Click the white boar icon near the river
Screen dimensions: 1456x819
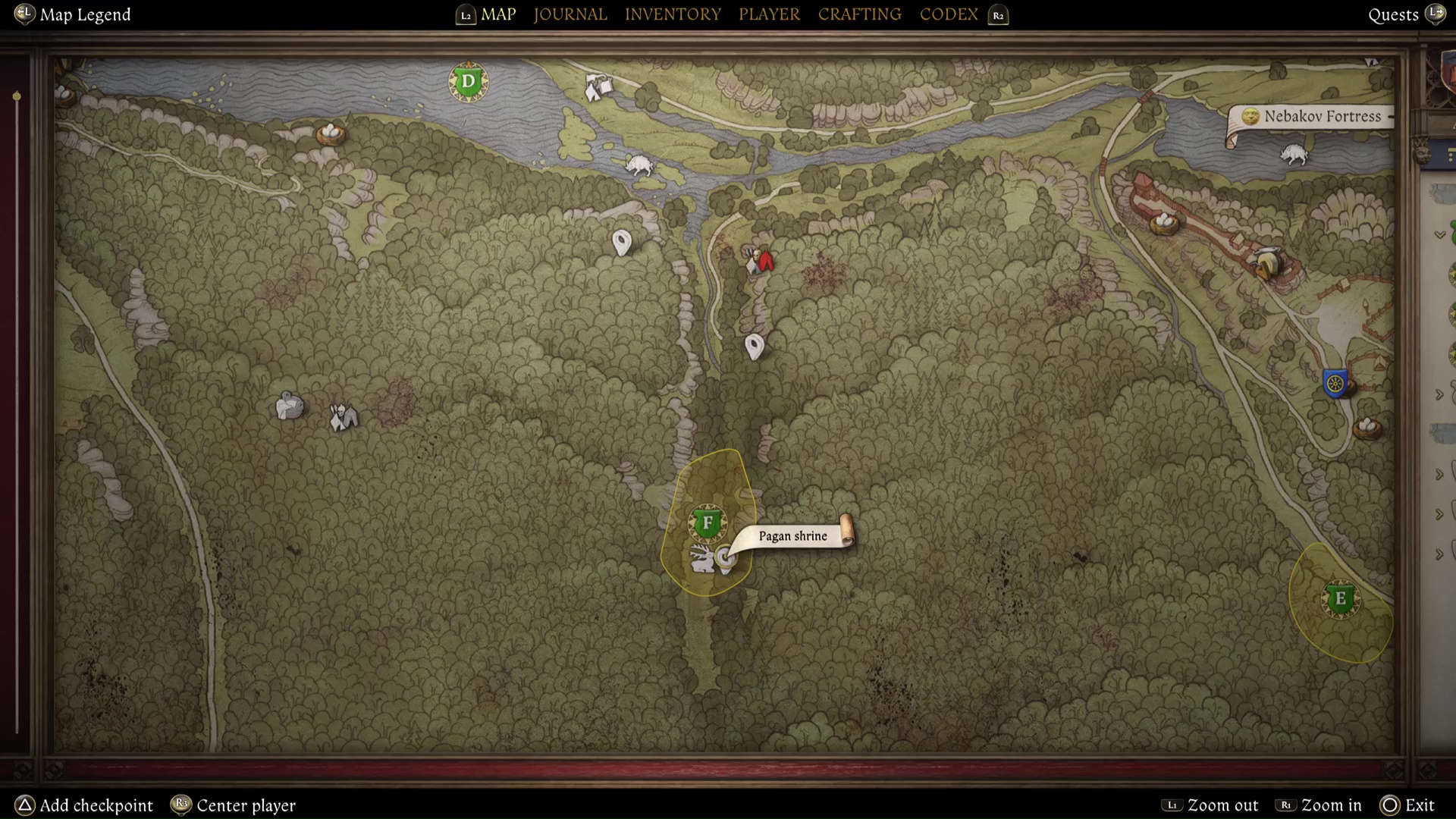(x=639, y=165)
